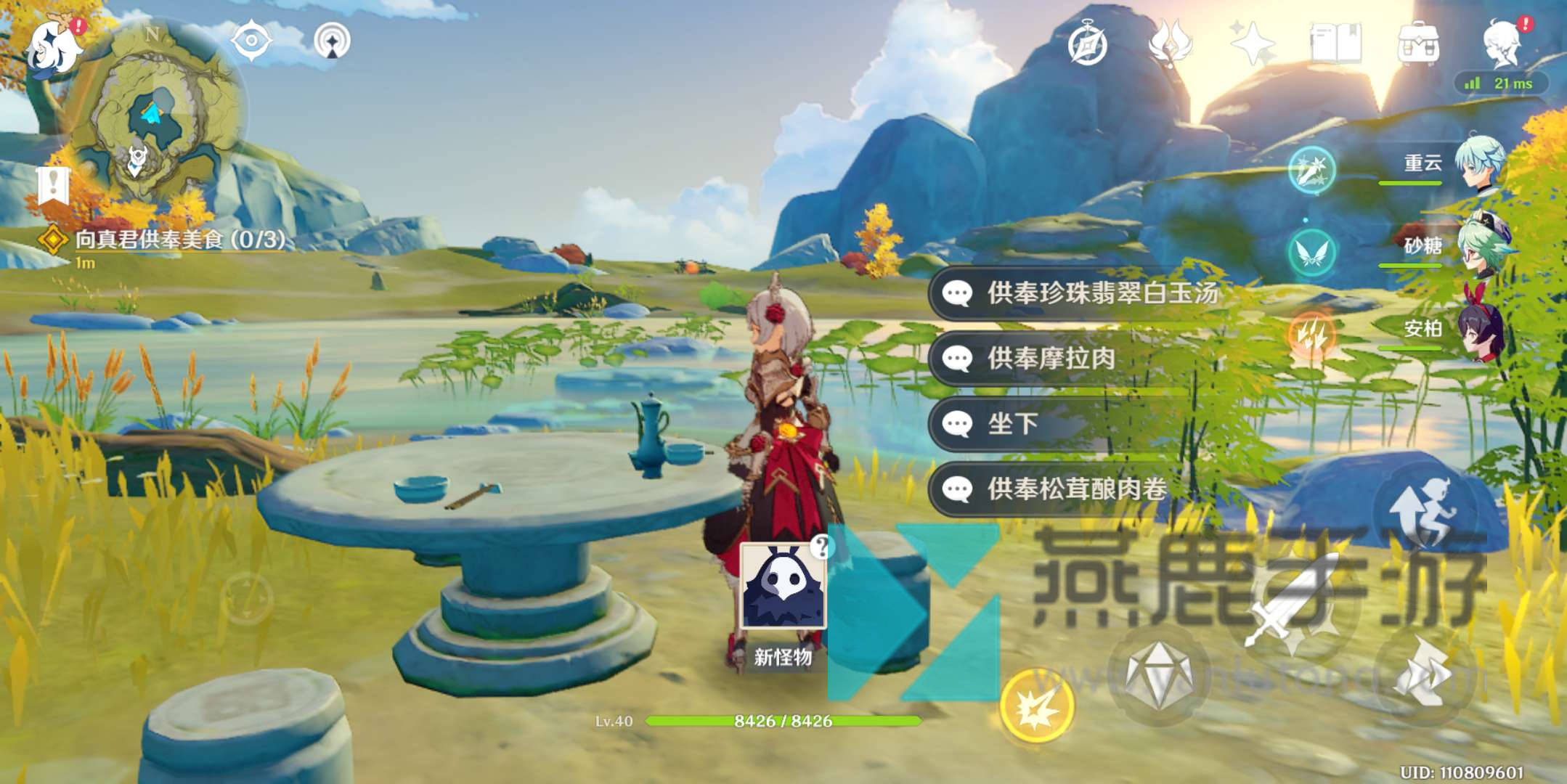
Task: Open the Paimon menu icon
Action: [55, 45]
